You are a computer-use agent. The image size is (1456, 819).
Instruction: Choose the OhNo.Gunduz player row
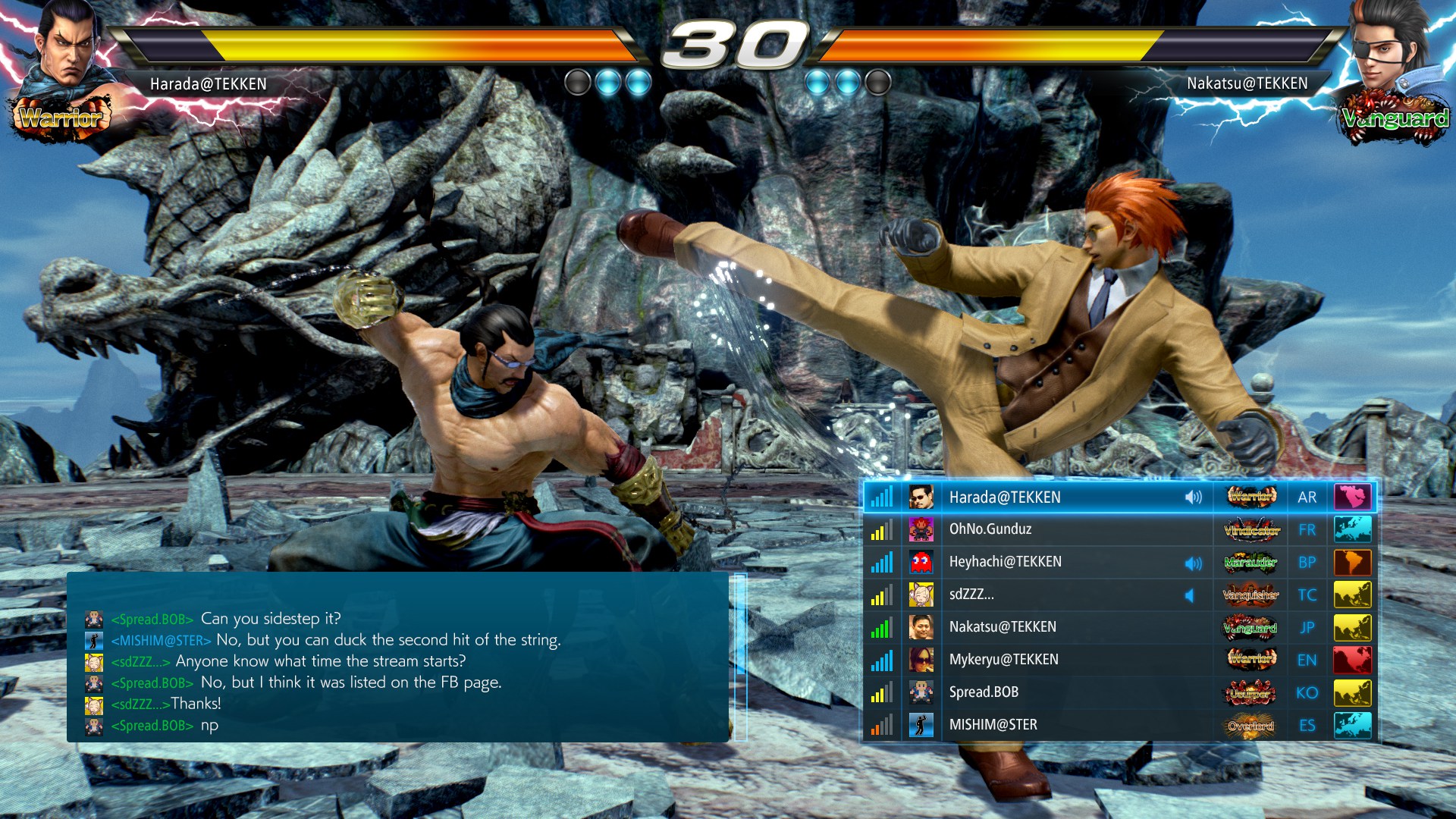990,529
